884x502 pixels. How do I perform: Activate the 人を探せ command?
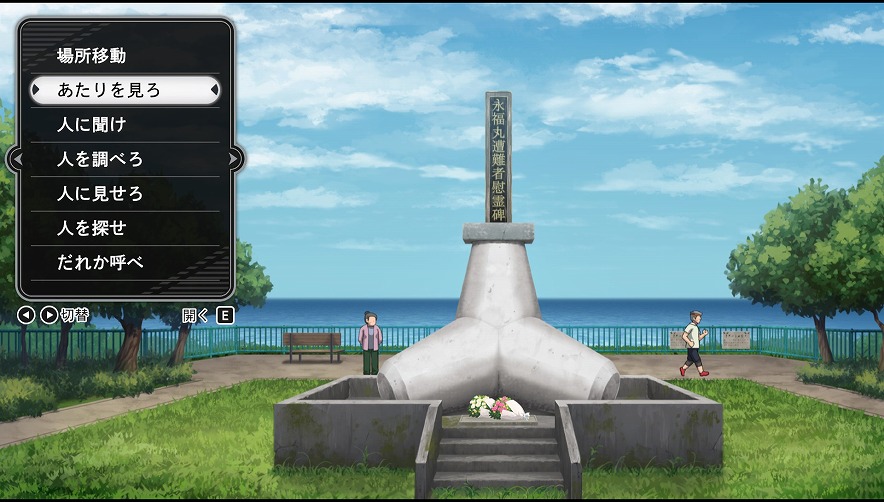[92, 227]
